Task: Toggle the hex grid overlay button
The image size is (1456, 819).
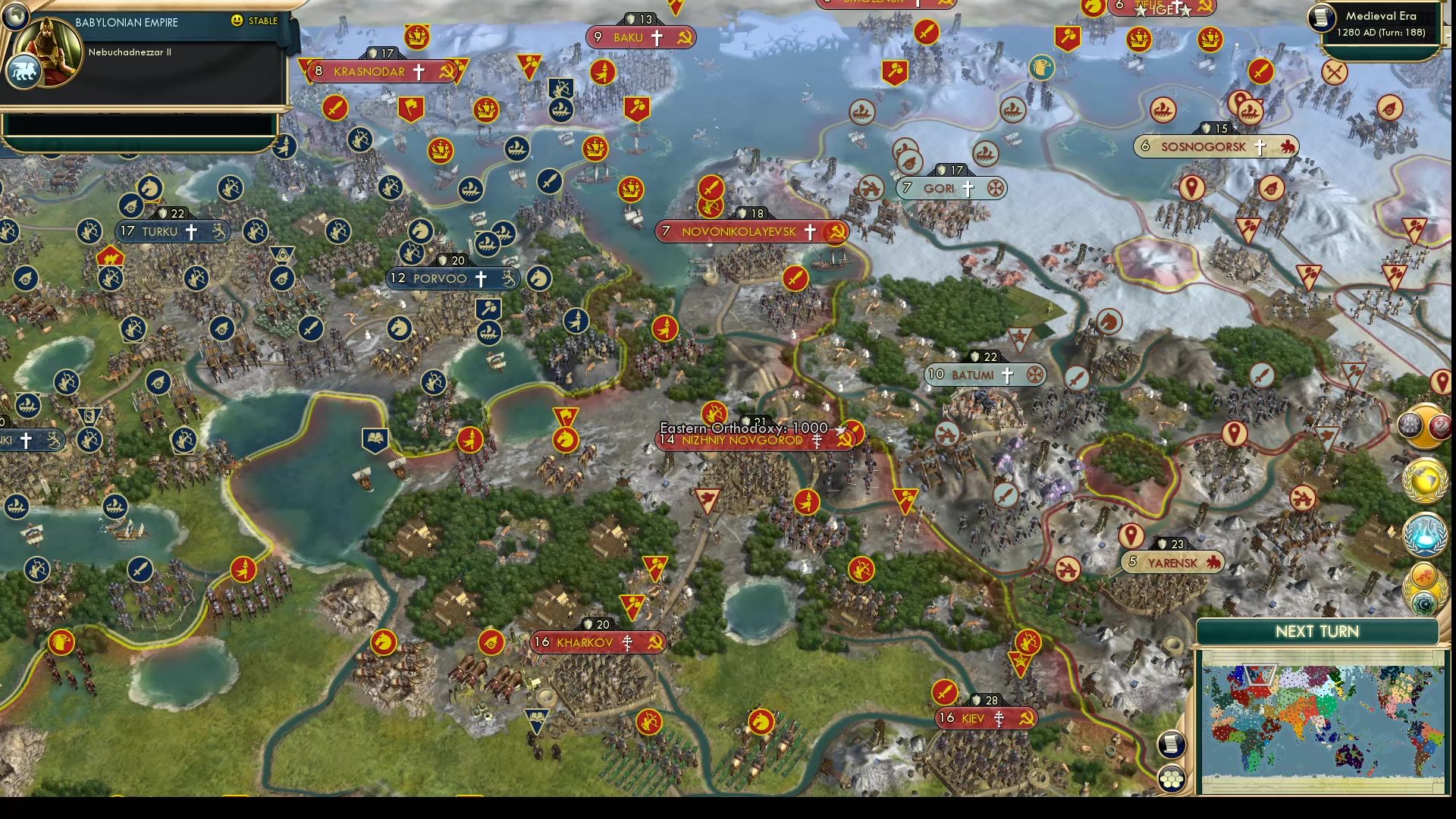Action: click(x=1172, y=780)
